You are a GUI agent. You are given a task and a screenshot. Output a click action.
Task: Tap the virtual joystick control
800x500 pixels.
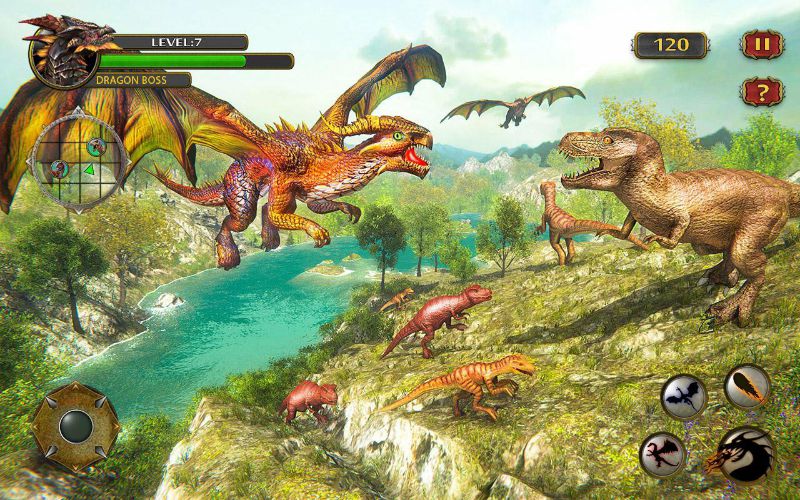pos(75,426)
